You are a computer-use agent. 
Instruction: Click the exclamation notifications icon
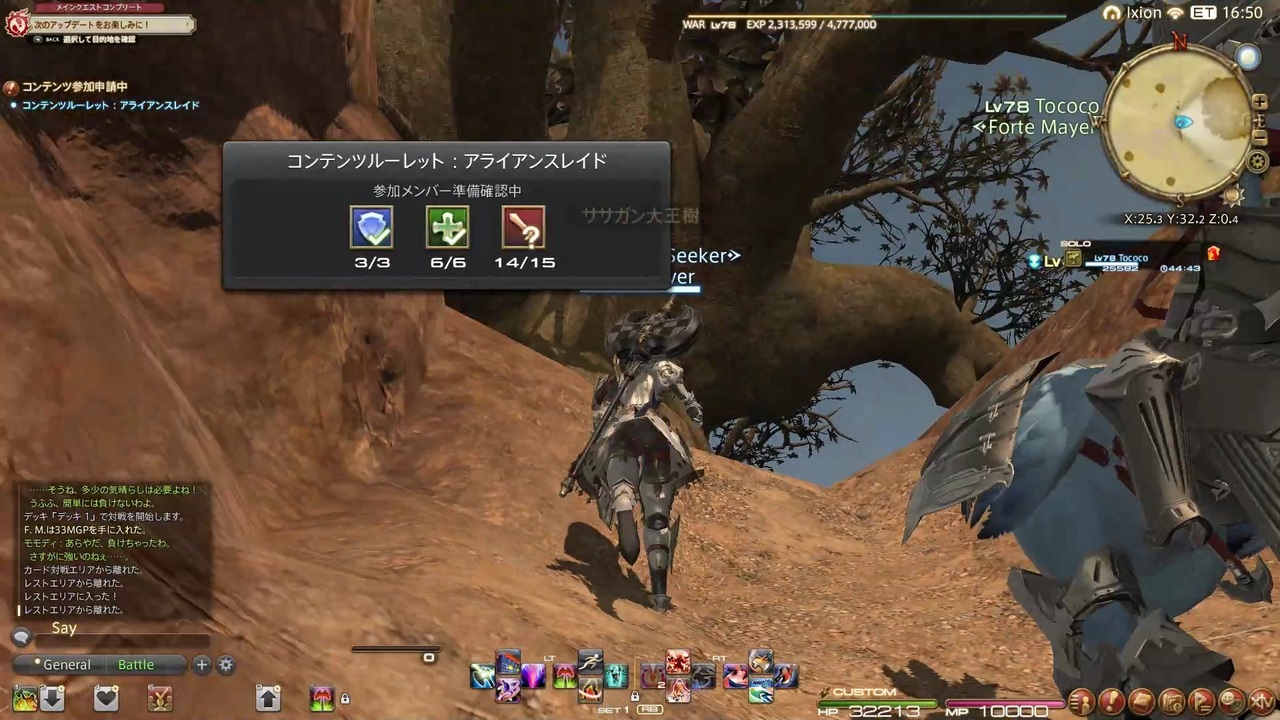pos(1112,700)
